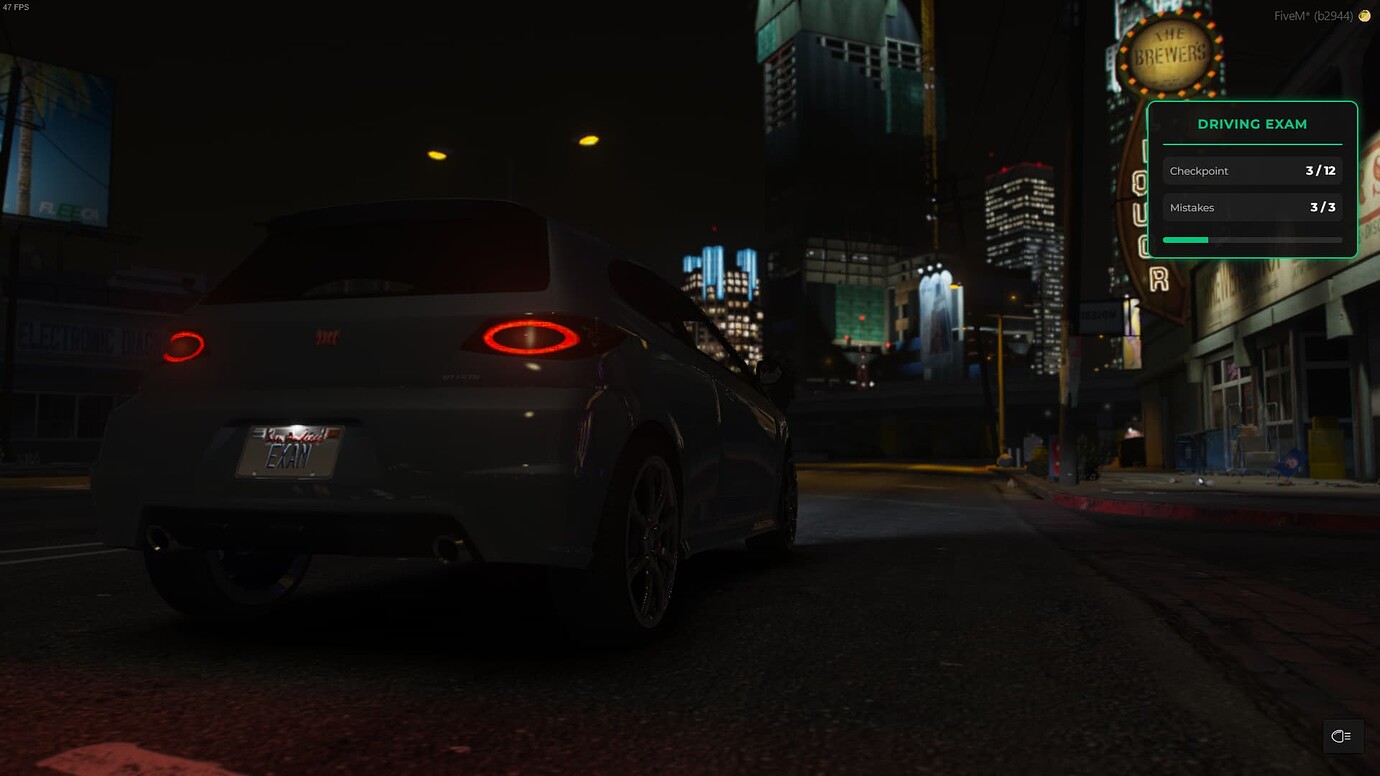This screenshot has width=1380, height=776.
Task: Select the leaf emblem inside the coin icon
Action: (1363, 16)
